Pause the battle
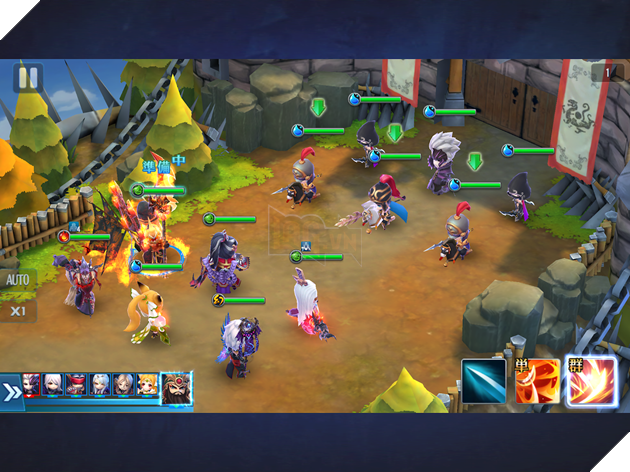This screenshot has height=472, width=630. [x=27, y=78]
